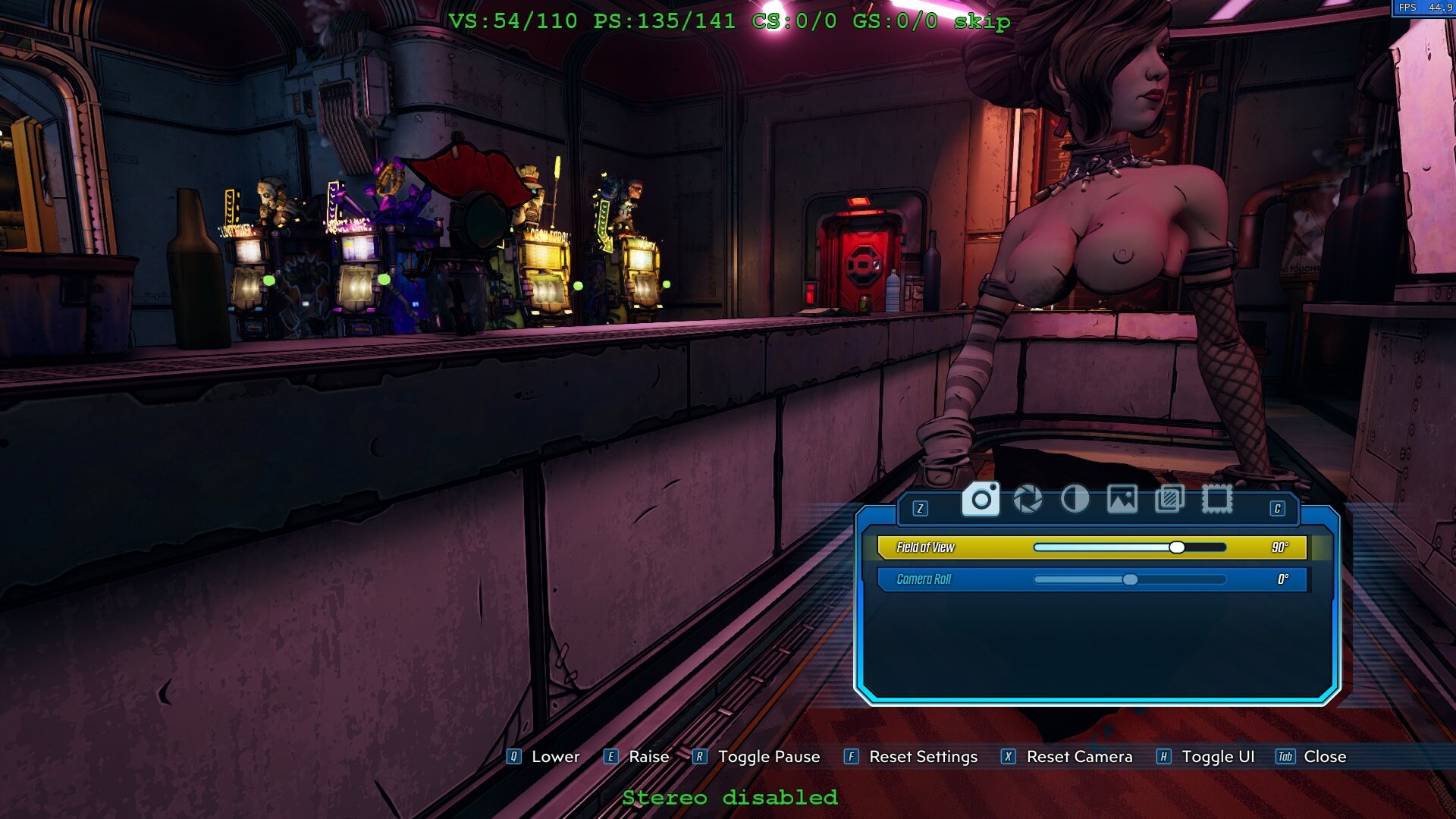This screenshot has height=819, width=1456.
Task: Open the photo mode Frame tab
Action: pyautogui.click(x=1218, y=500)
